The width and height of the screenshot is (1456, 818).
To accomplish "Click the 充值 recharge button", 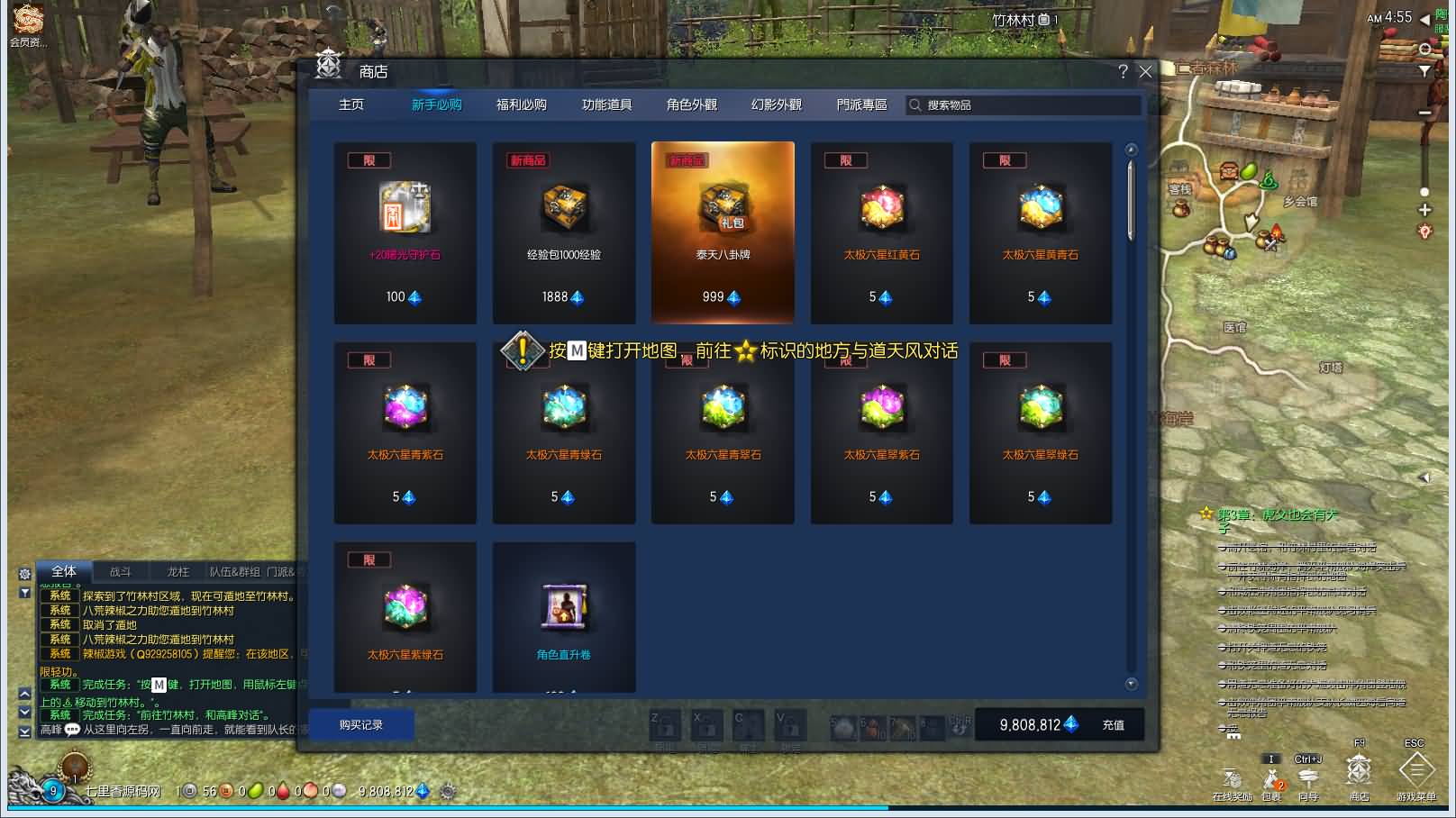I will pyautogui.click(x=1114, y=725).
